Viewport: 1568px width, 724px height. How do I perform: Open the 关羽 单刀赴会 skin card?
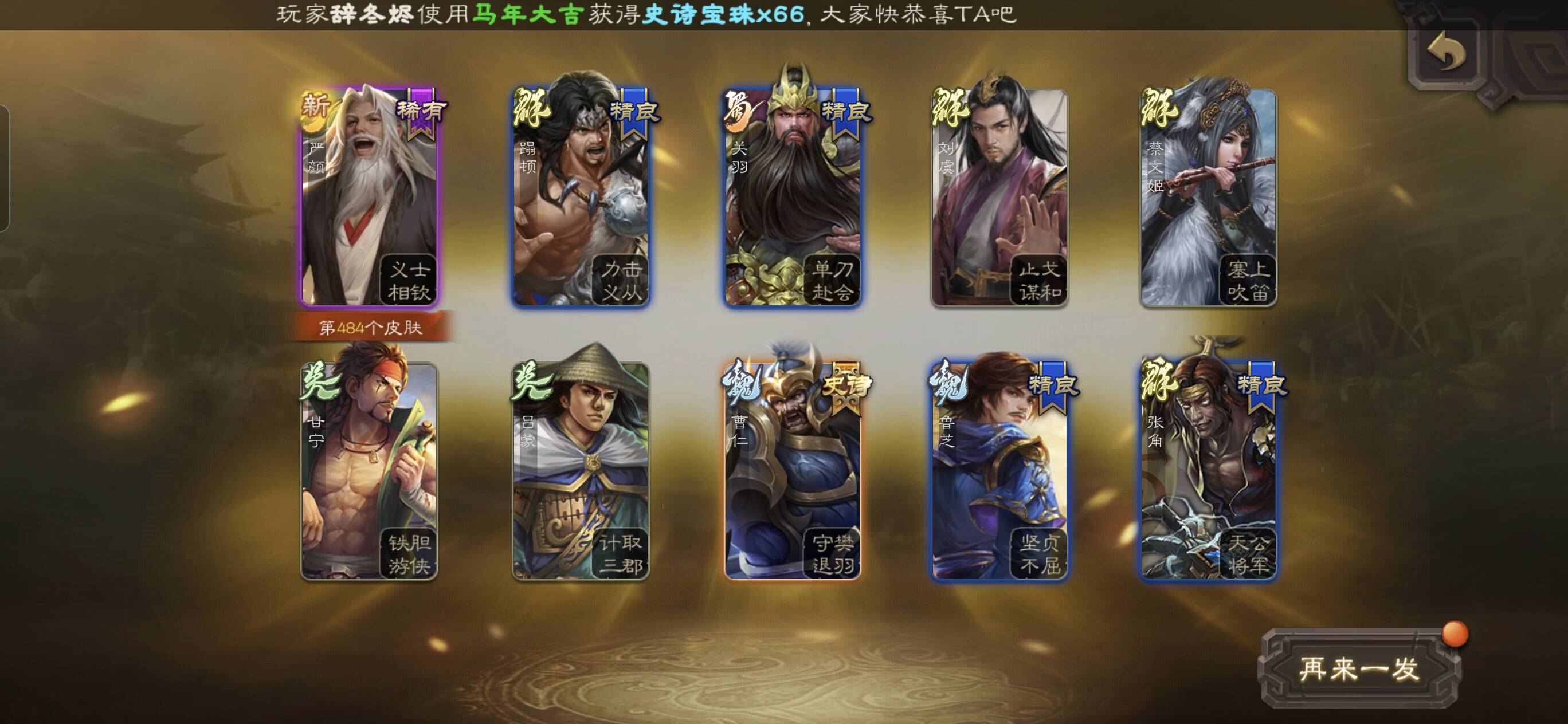pos(791,198)
